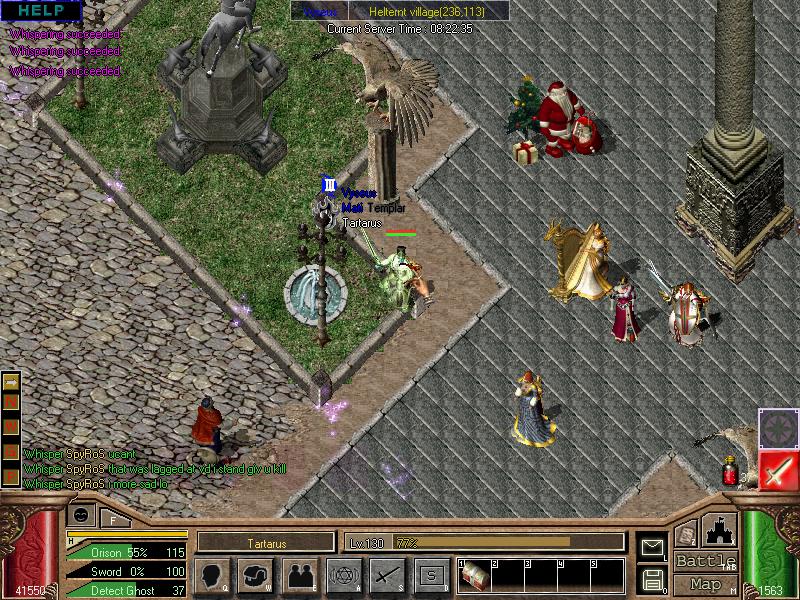Click the smiley face emotion button

point(81,514)
